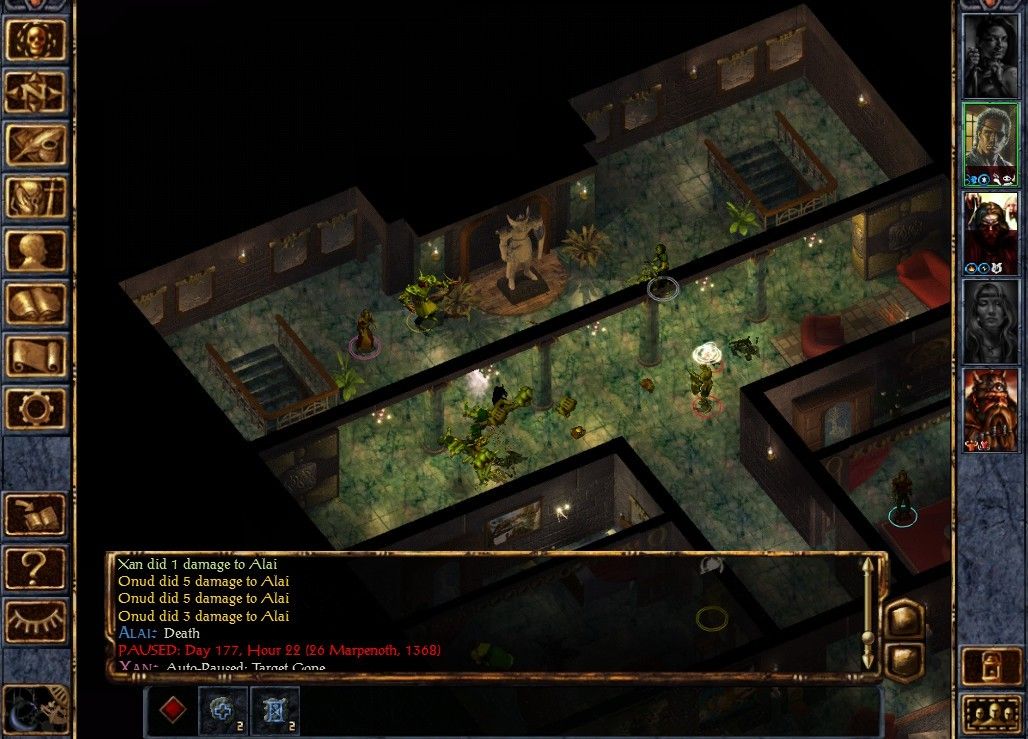Open the area map with the compass button
Viewport: 1028px width, 739px height.
(36, 92)
